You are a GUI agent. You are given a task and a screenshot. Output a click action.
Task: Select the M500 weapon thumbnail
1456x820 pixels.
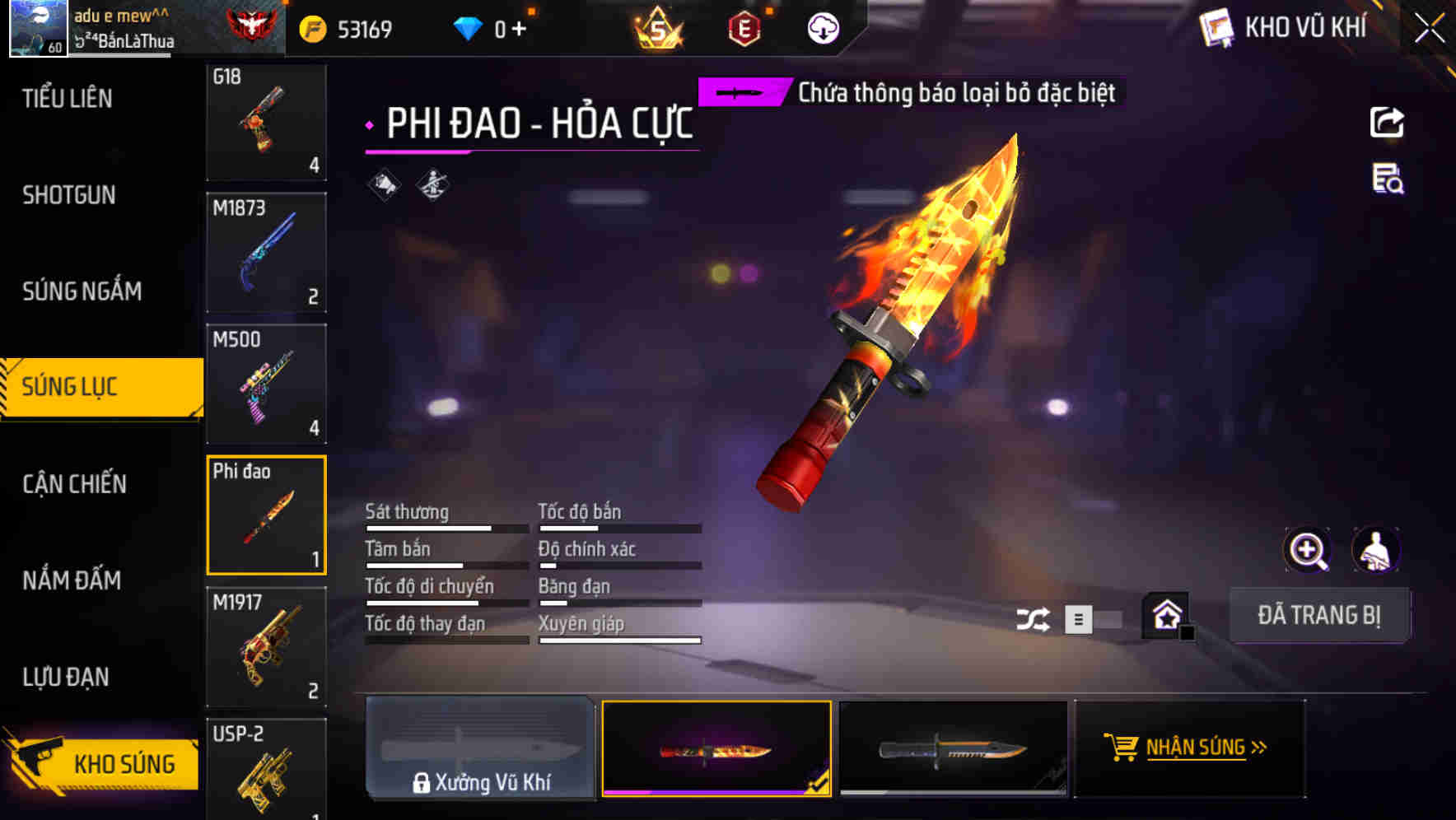tap(267, 383)
